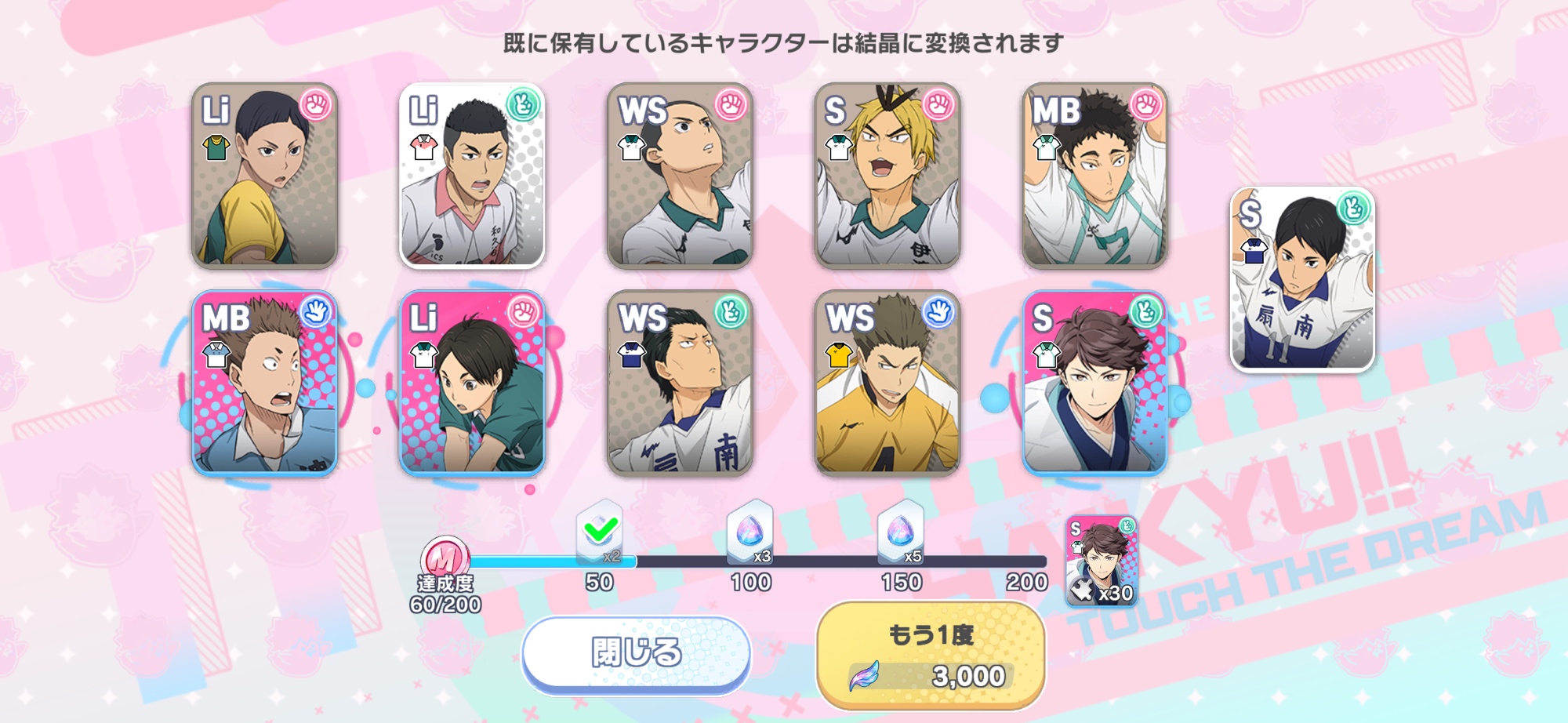The width and height of the screenshot is (1568, 723).
Task: Select the highlighted Li card in green jersey
Action: tap(472, 383)
